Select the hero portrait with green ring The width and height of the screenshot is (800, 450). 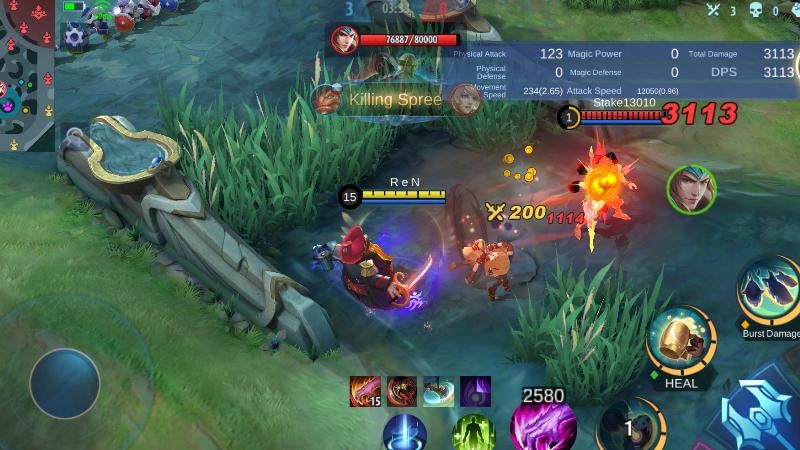pos(691,188)
